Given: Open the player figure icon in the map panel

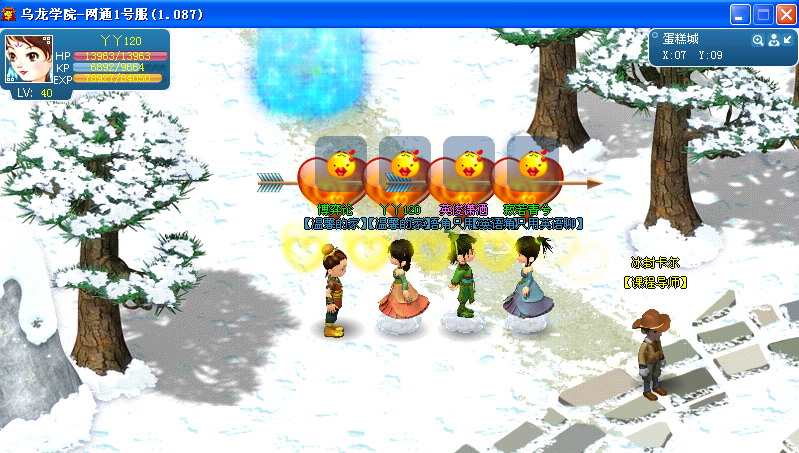Looking at the screenshot, I should click(773, 41).
